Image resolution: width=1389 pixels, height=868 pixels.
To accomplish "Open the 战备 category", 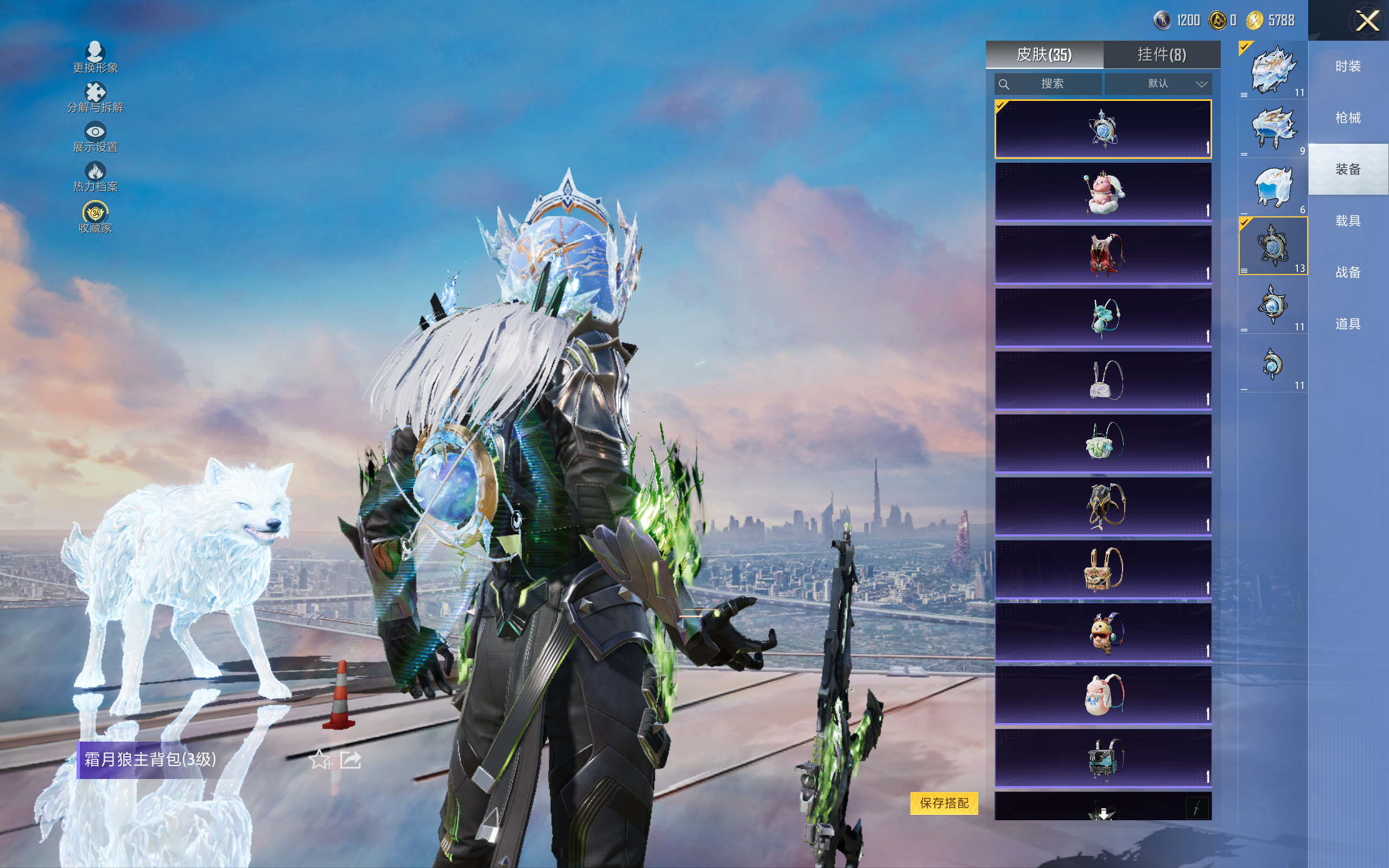I will click(x=1348, y=272).
